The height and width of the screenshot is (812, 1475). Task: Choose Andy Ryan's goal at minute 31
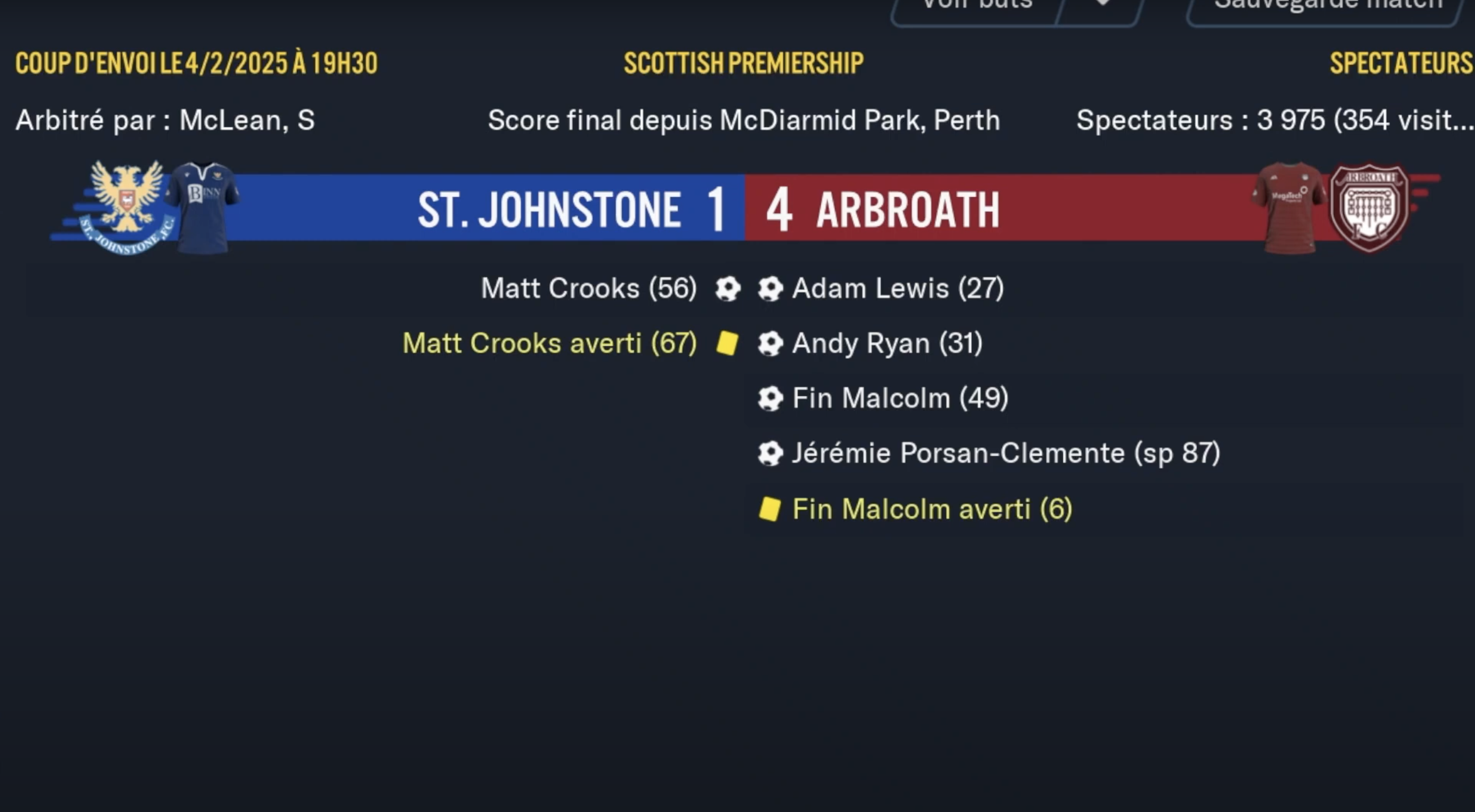point(887,343)
